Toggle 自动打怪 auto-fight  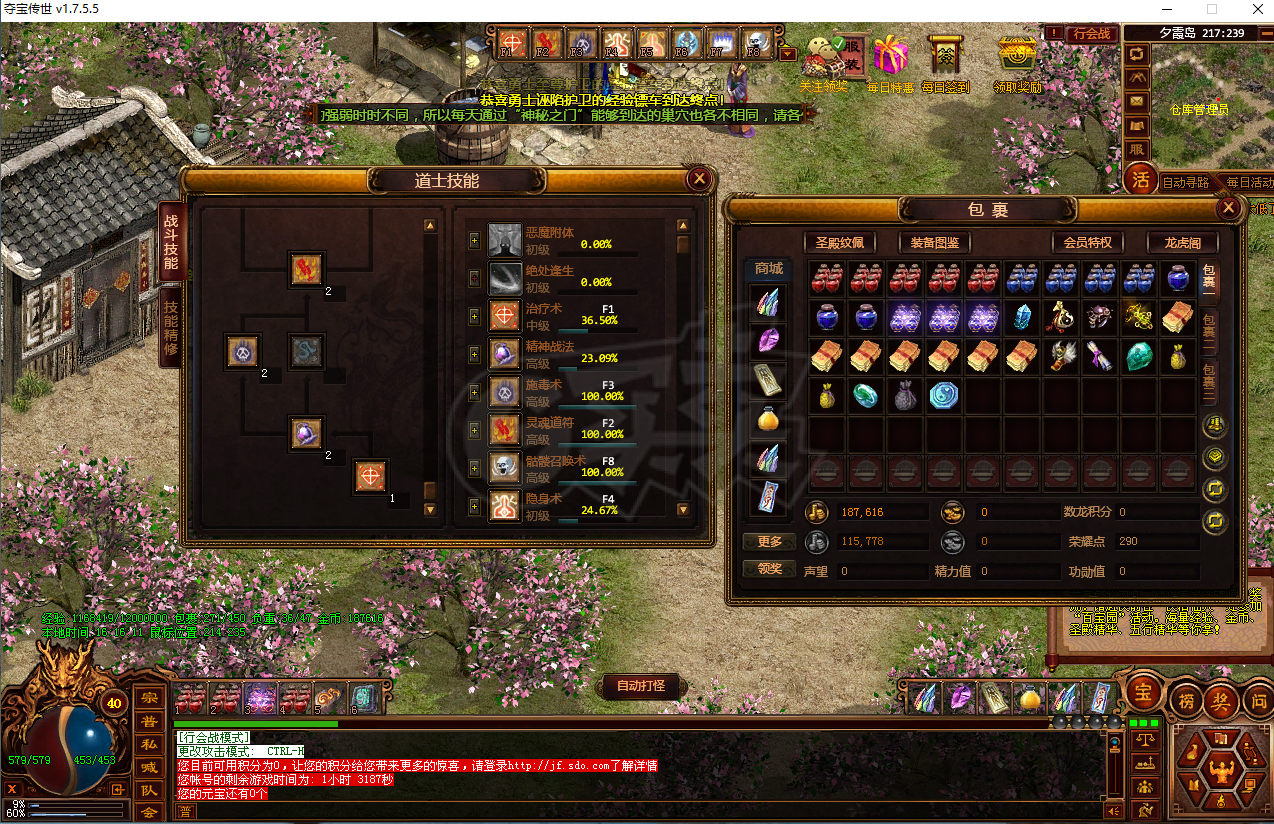click(641, 686)
